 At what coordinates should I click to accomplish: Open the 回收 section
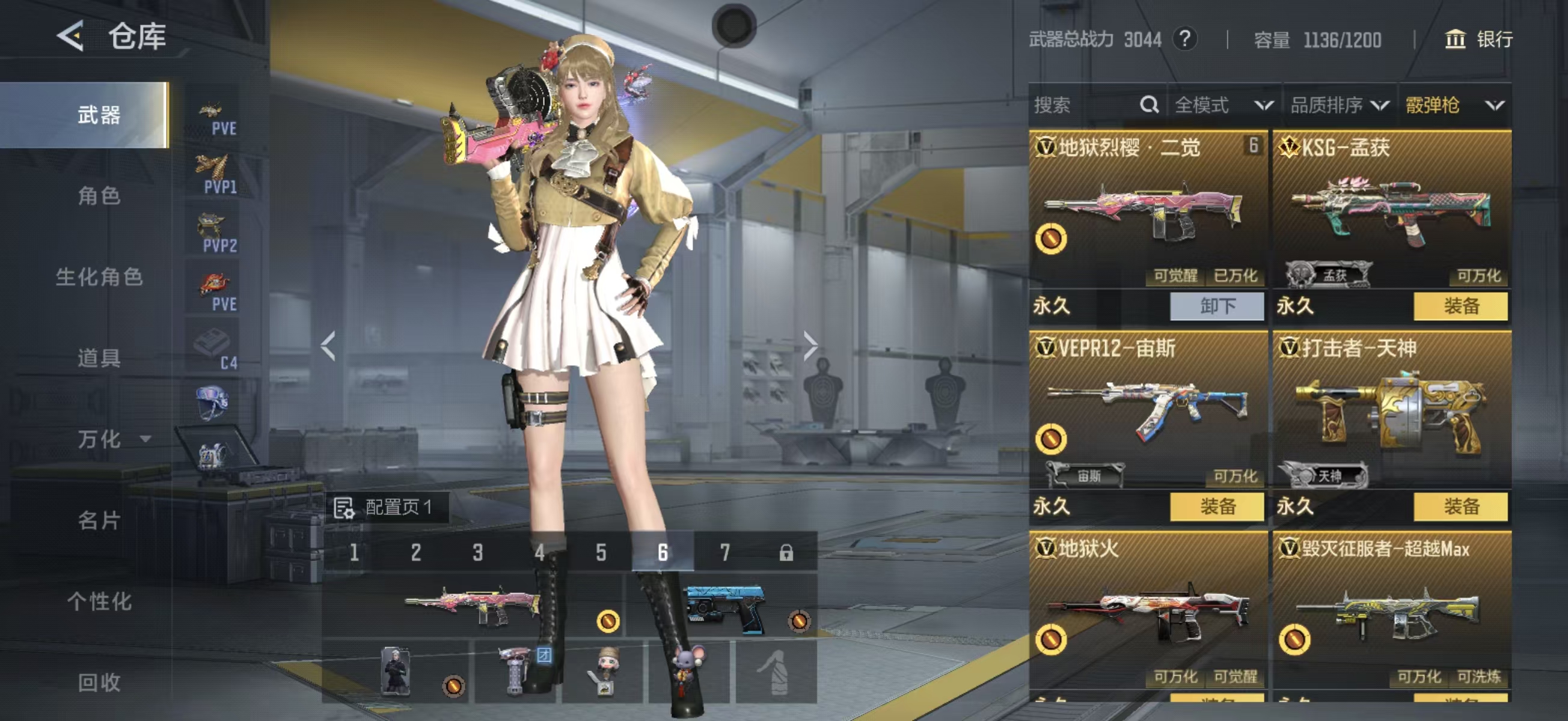(99, 682)
